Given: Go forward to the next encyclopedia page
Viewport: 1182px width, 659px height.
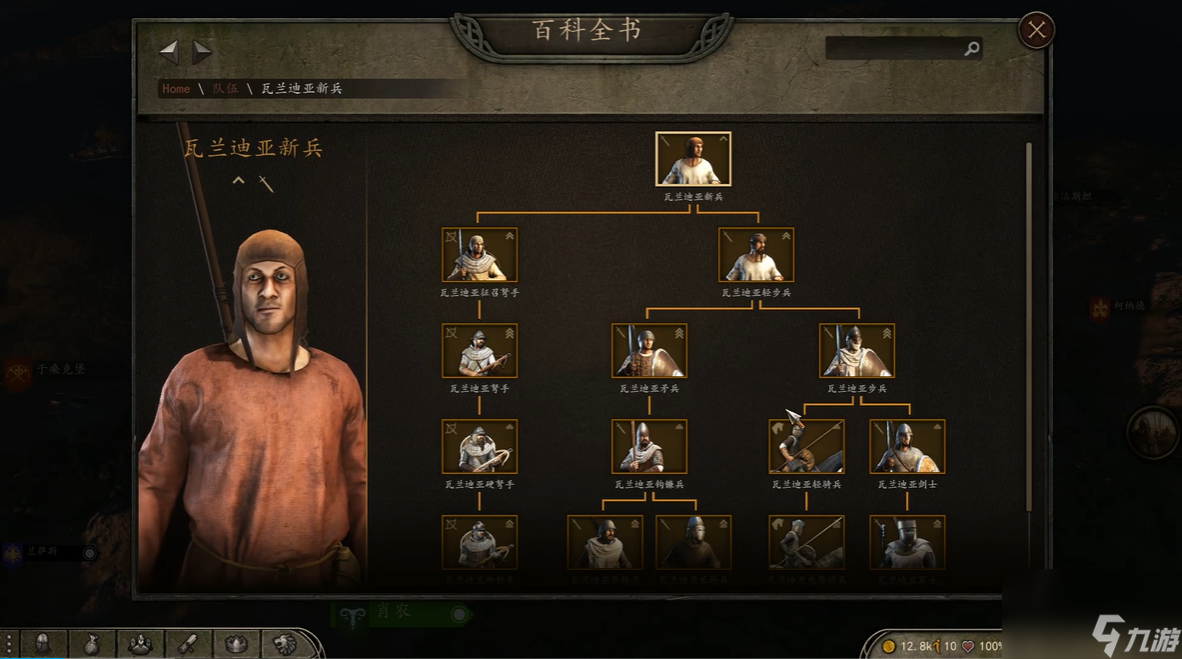Looking at the screenshot, I should (202, 50).
